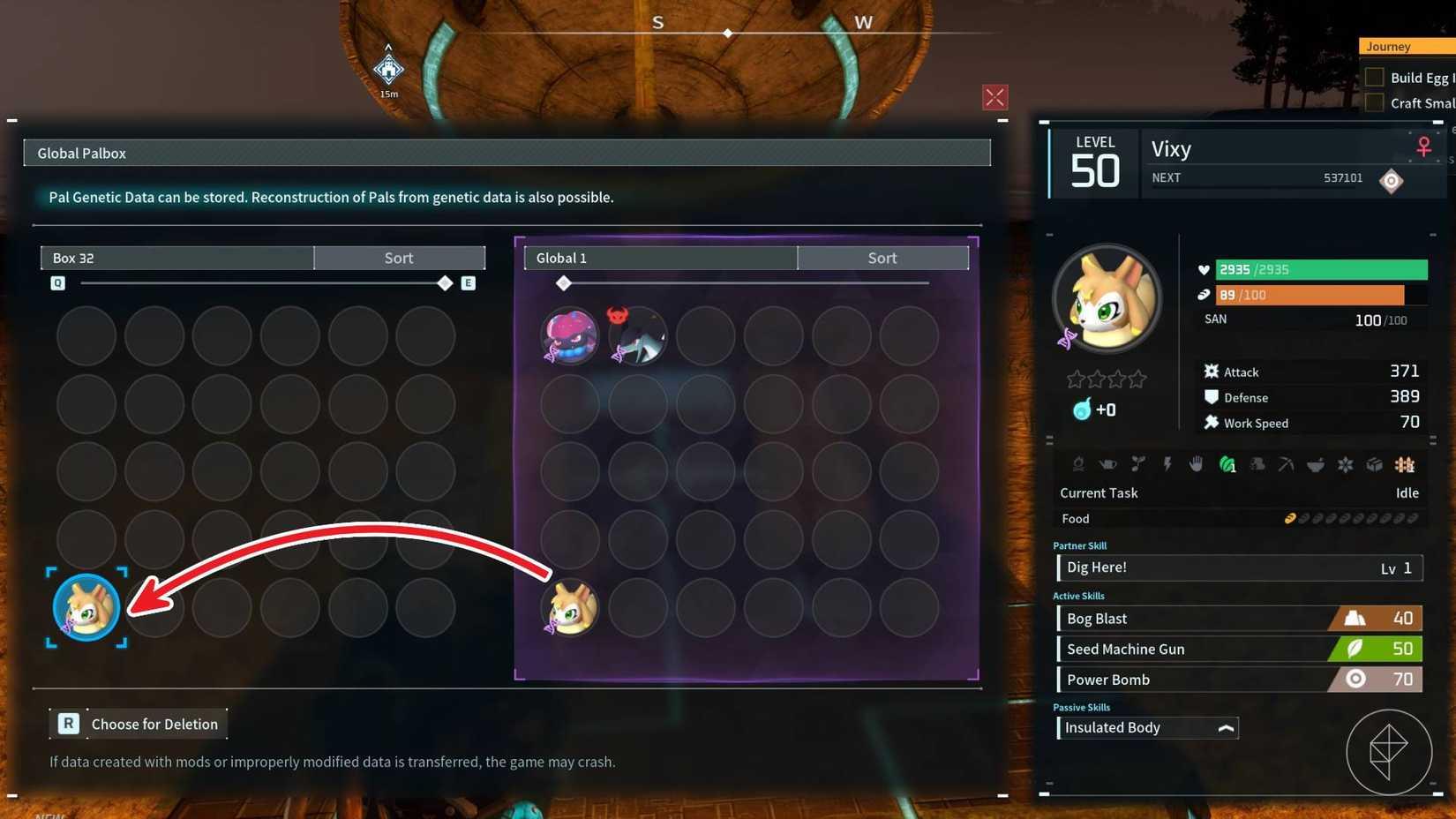This screenshot has height=819, width=1456.
Task: Open the Sort options for Box 32
Action: [399, 258]
